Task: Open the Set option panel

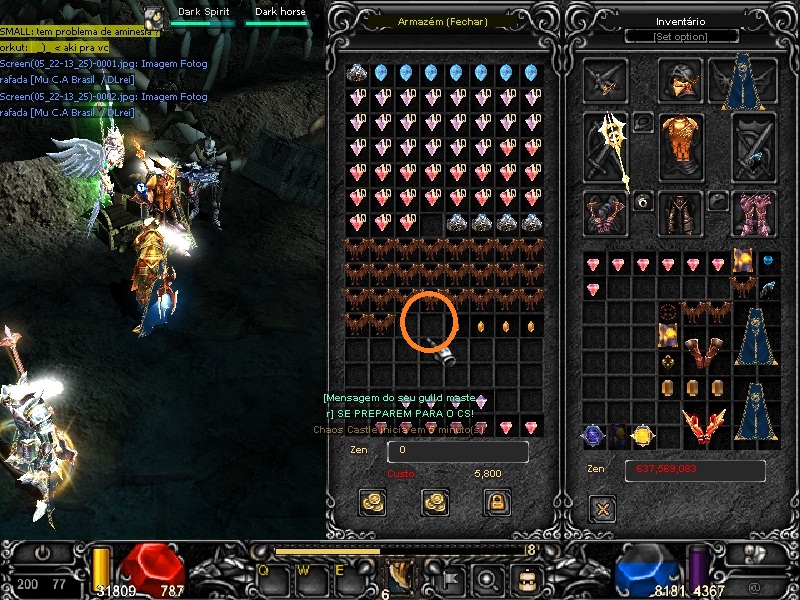Action: click(681, 37)
